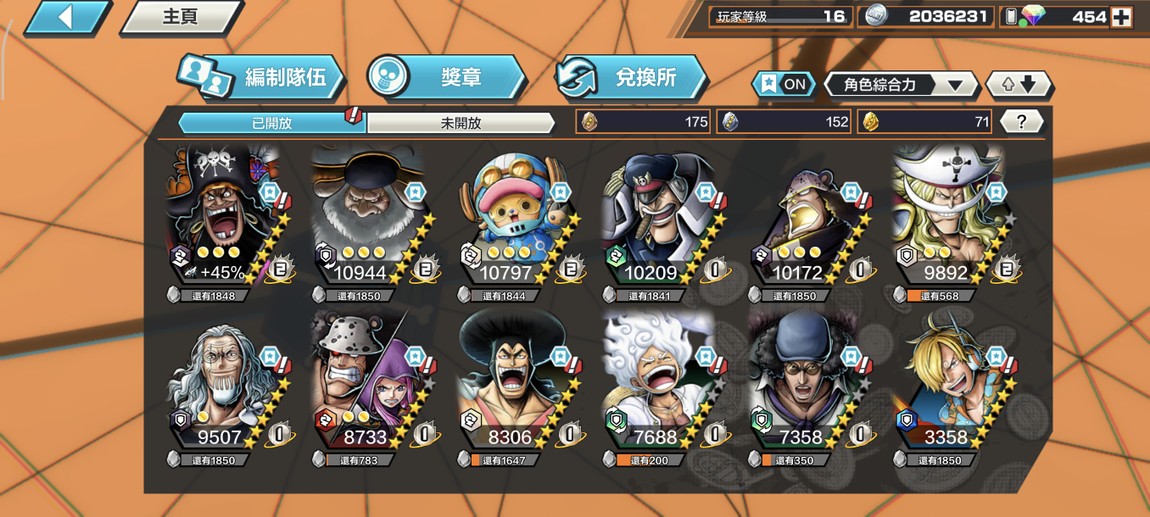Show help with the question mark button
The height and width of the screenshot is (517, 1150).
pos(1020,122)
